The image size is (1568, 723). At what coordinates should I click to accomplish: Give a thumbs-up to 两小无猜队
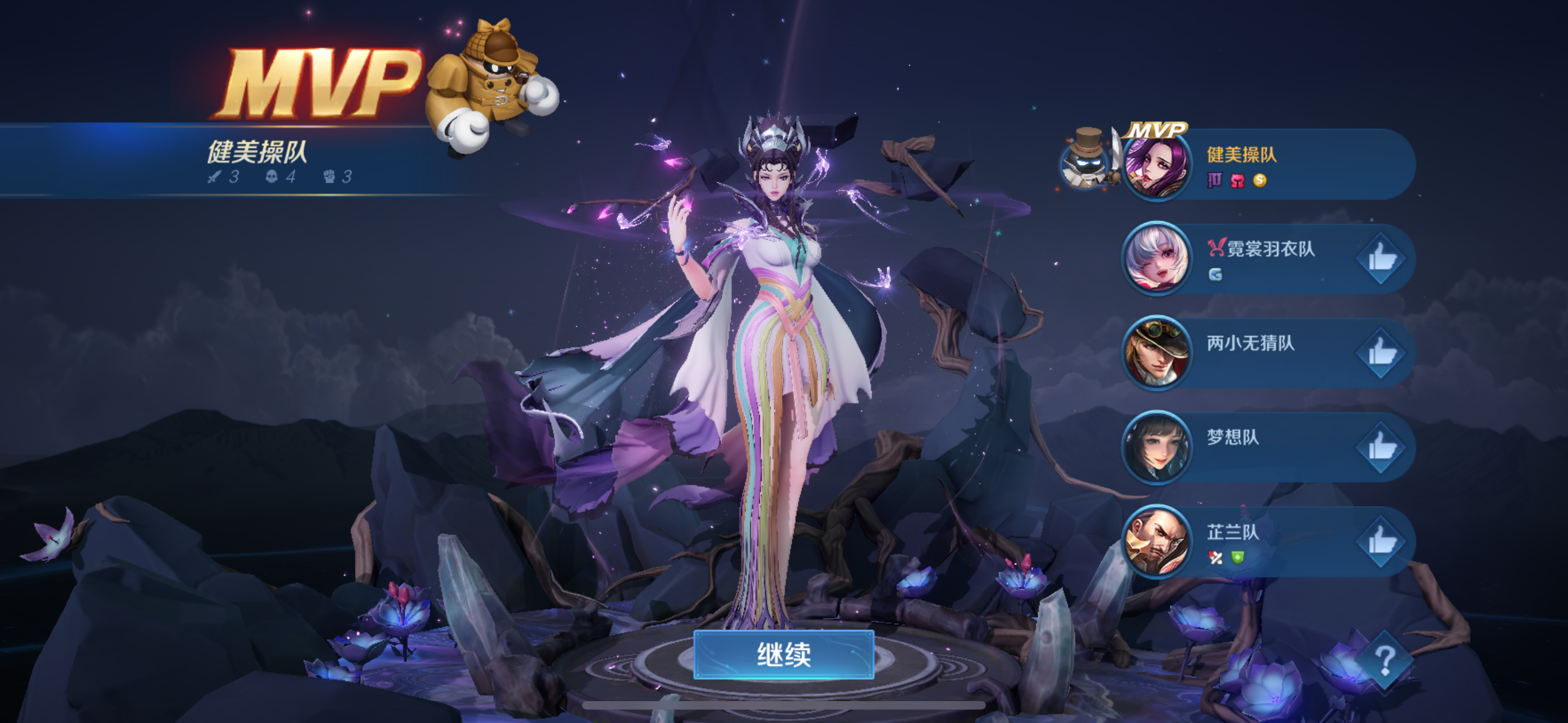click(1381, 353)
